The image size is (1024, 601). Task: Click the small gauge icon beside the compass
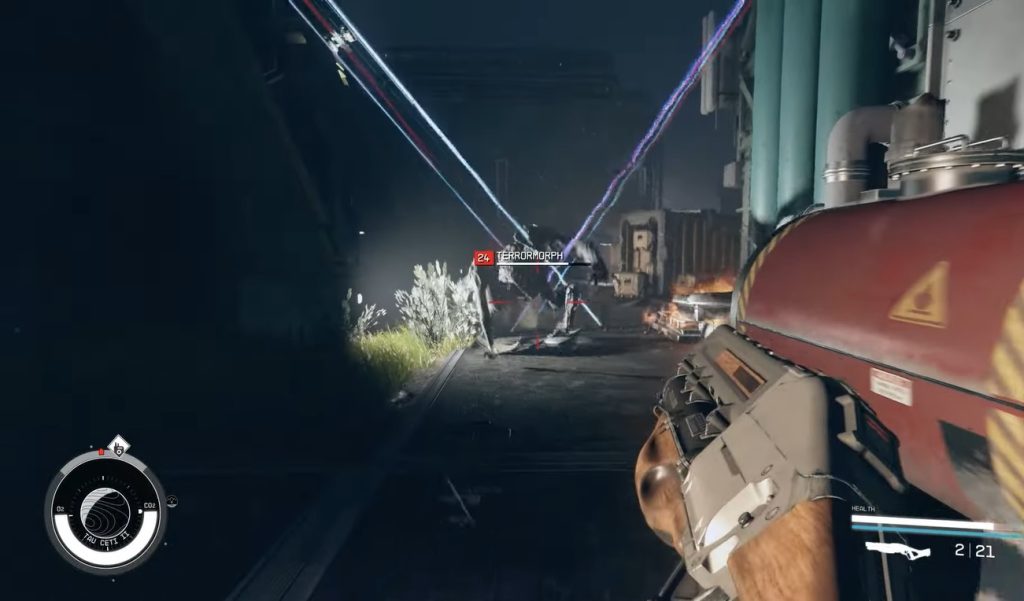[x=172, y=501]
